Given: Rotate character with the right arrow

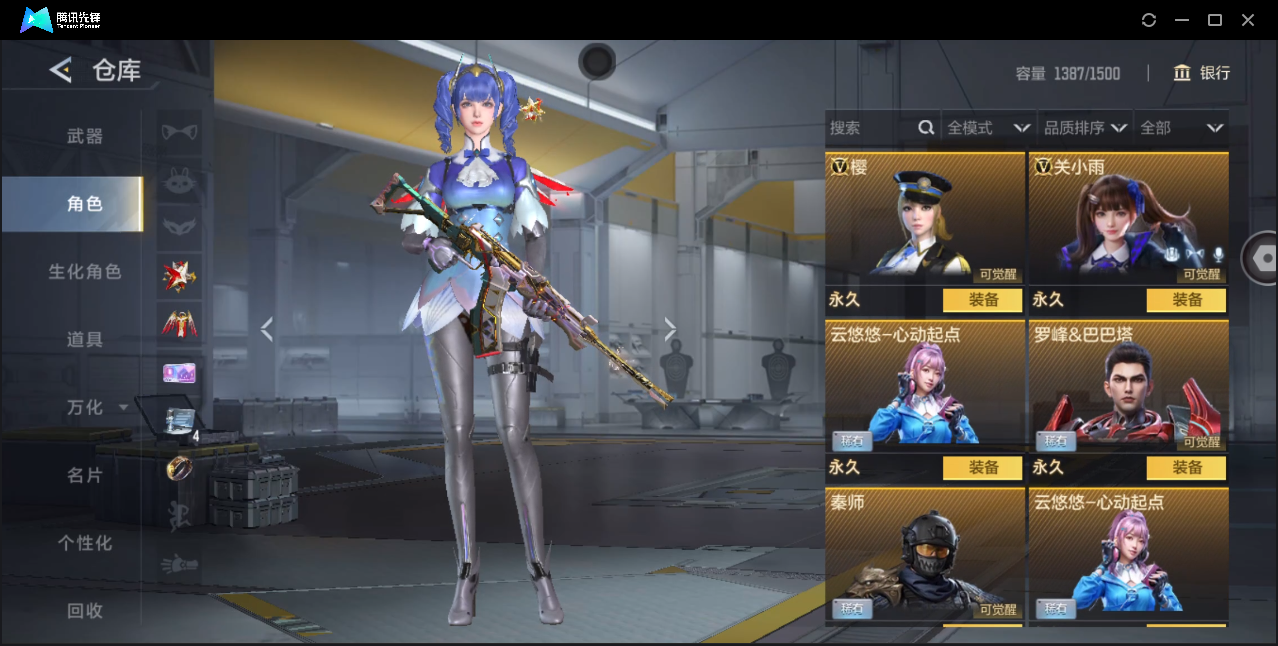Looking at the screenshot, I should pos(670,329).
